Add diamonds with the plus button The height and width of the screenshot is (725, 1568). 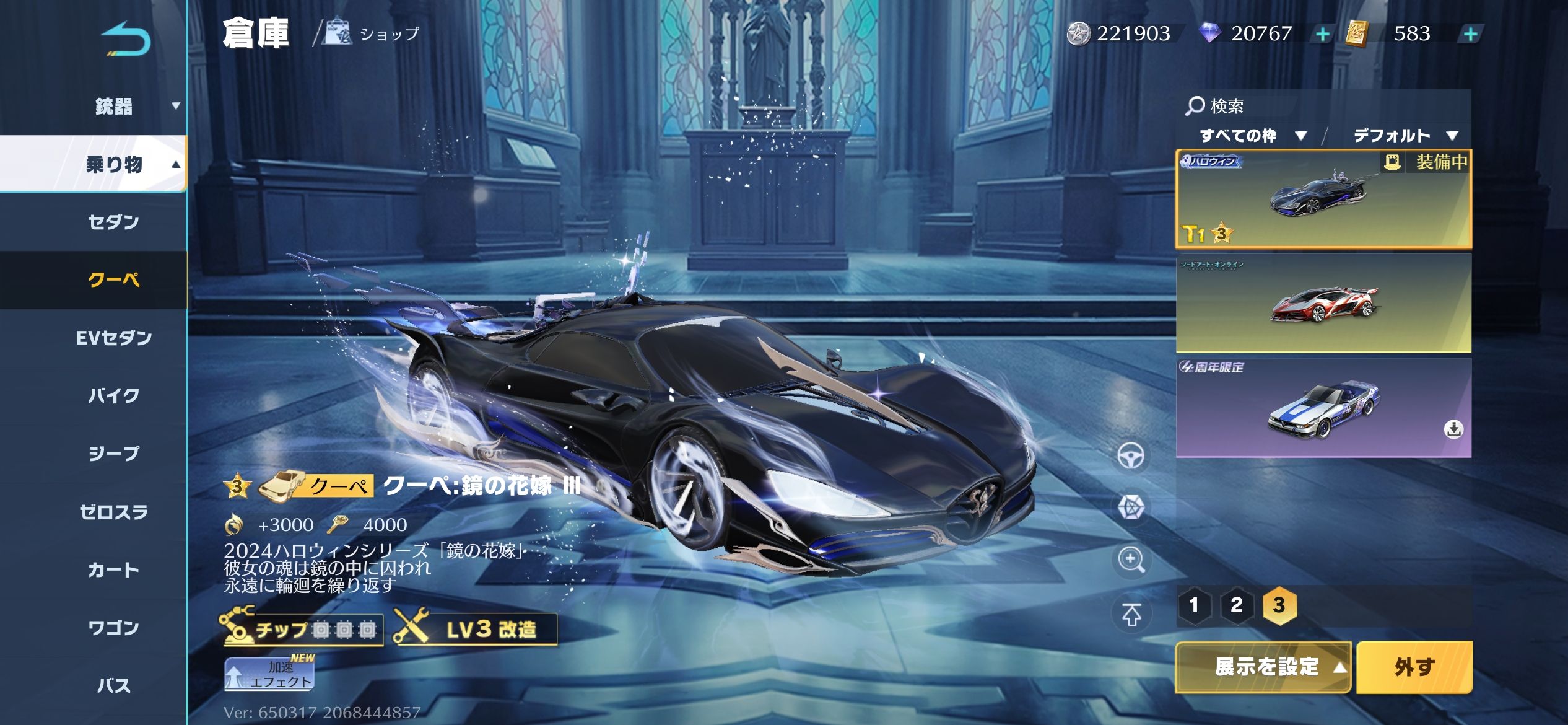(x=1322, y=34)
